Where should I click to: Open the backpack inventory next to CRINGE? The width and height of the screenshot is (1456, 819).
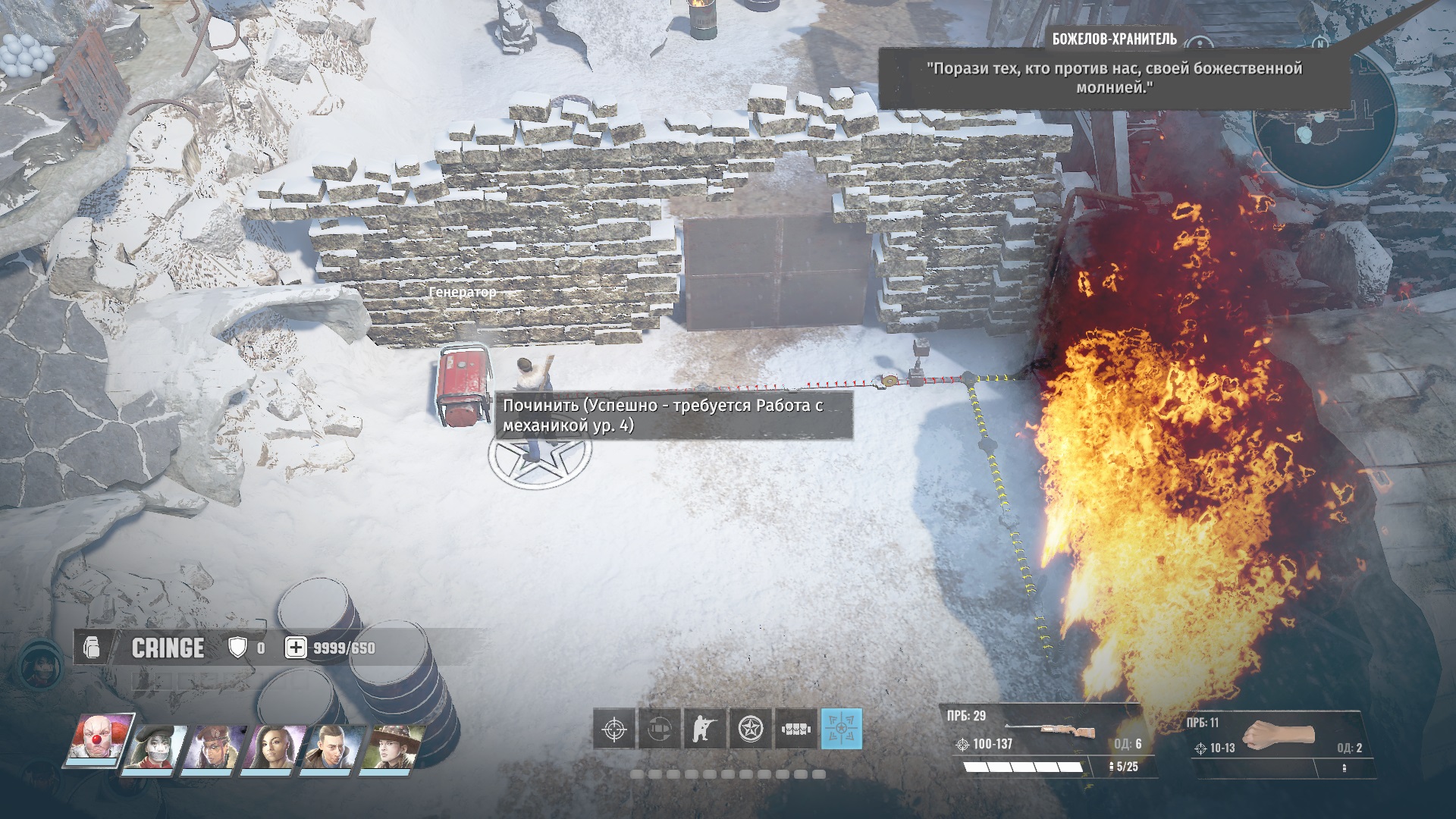pyautogui.click(x=92, y=648)
